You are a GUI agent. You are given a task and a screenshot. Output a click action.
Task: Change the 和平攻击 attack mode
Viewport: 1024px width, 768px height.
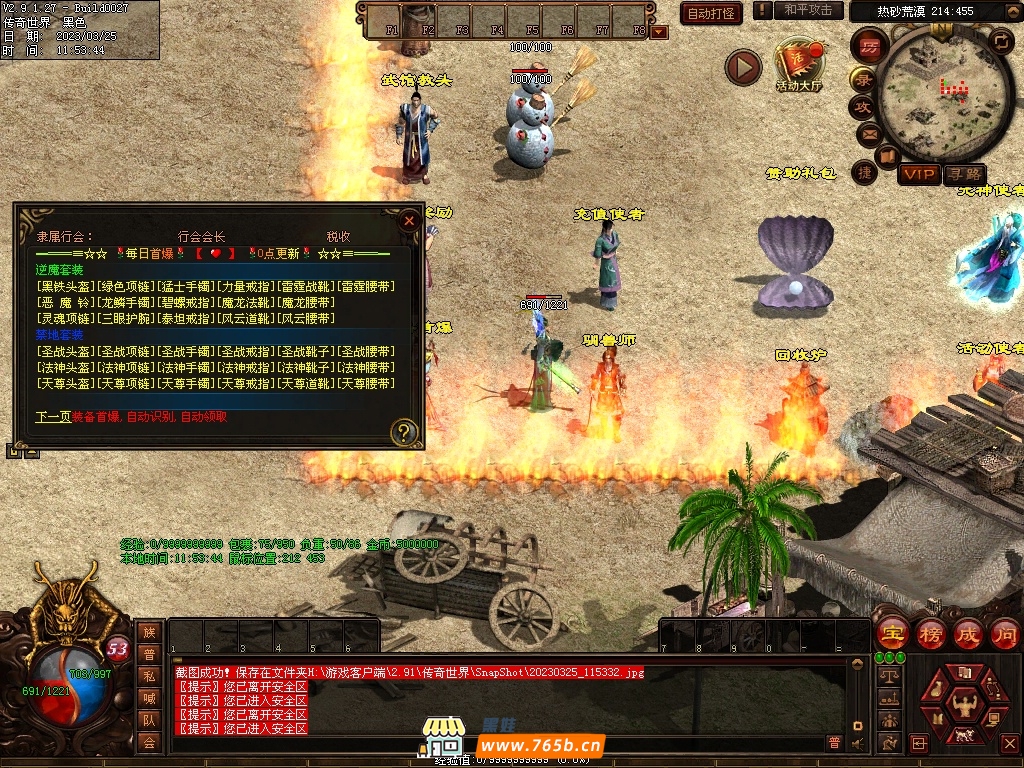click(808, 10)
